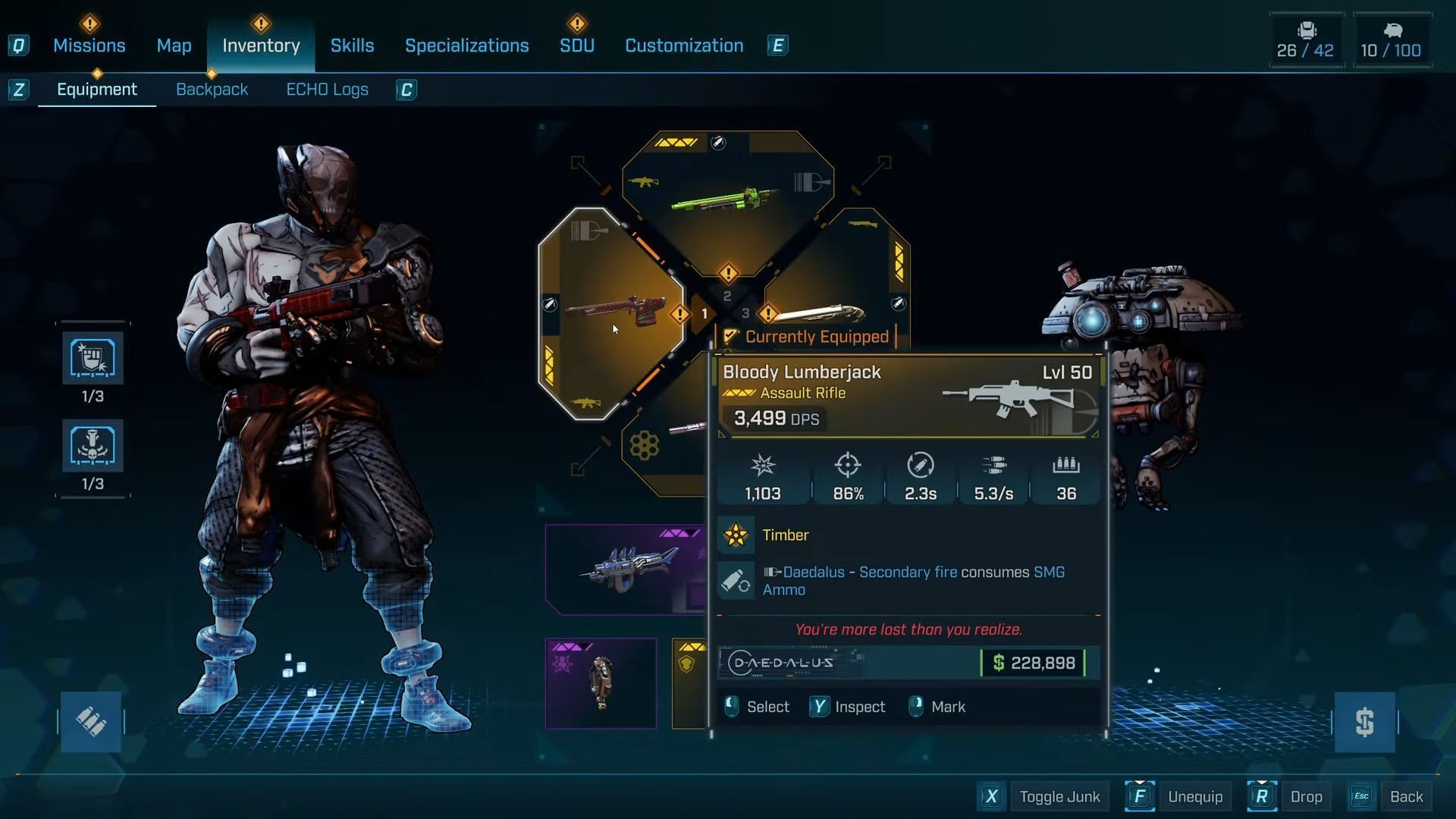The width and height of the screenshot is (1456, 819).
Task: Select the lower 1/3 skull skill icon
Action: [93, 446]
